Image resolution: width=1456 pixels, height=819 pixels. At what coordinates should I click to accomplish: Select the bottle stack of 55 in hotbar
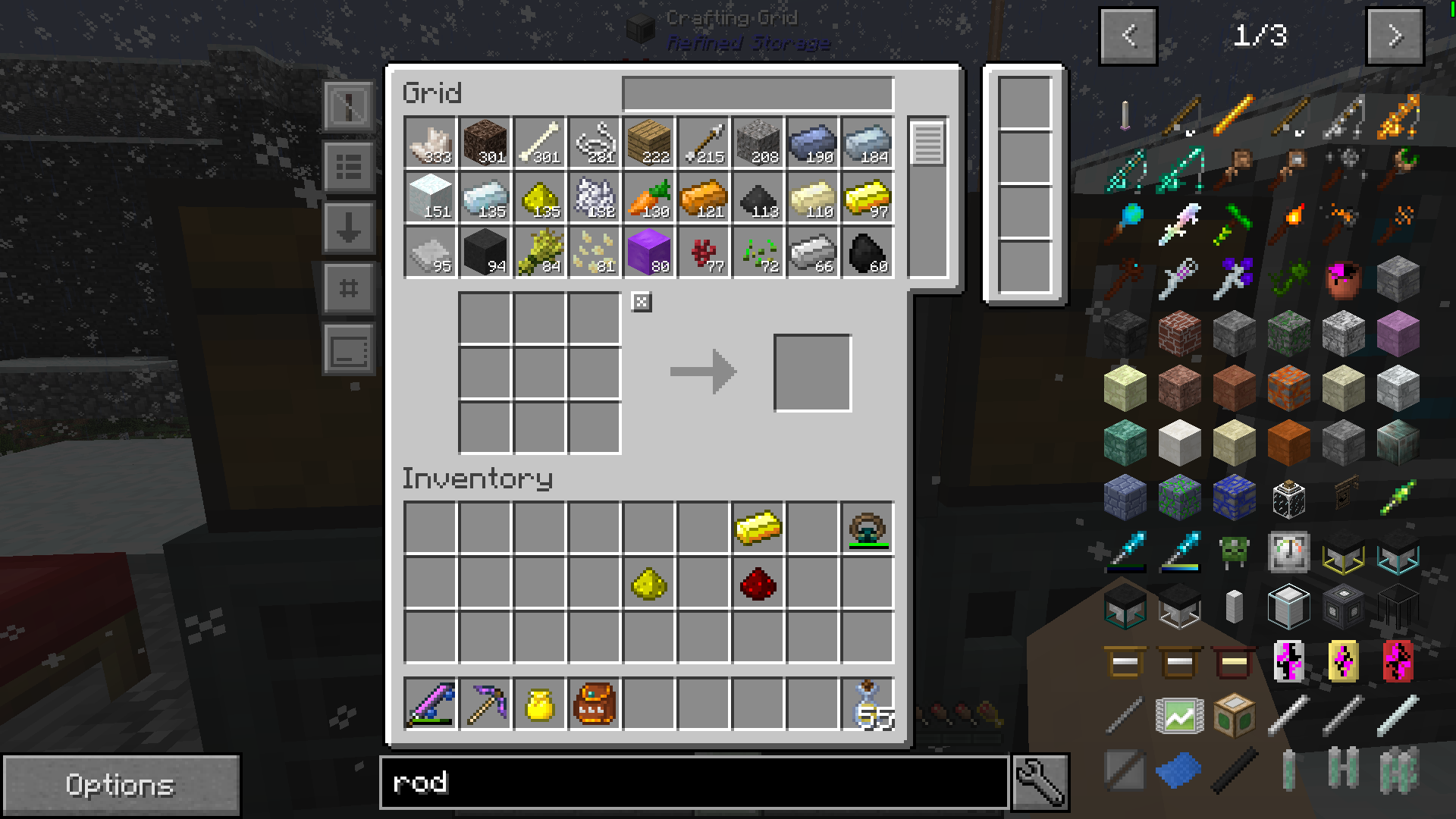(x=868, y=704)
